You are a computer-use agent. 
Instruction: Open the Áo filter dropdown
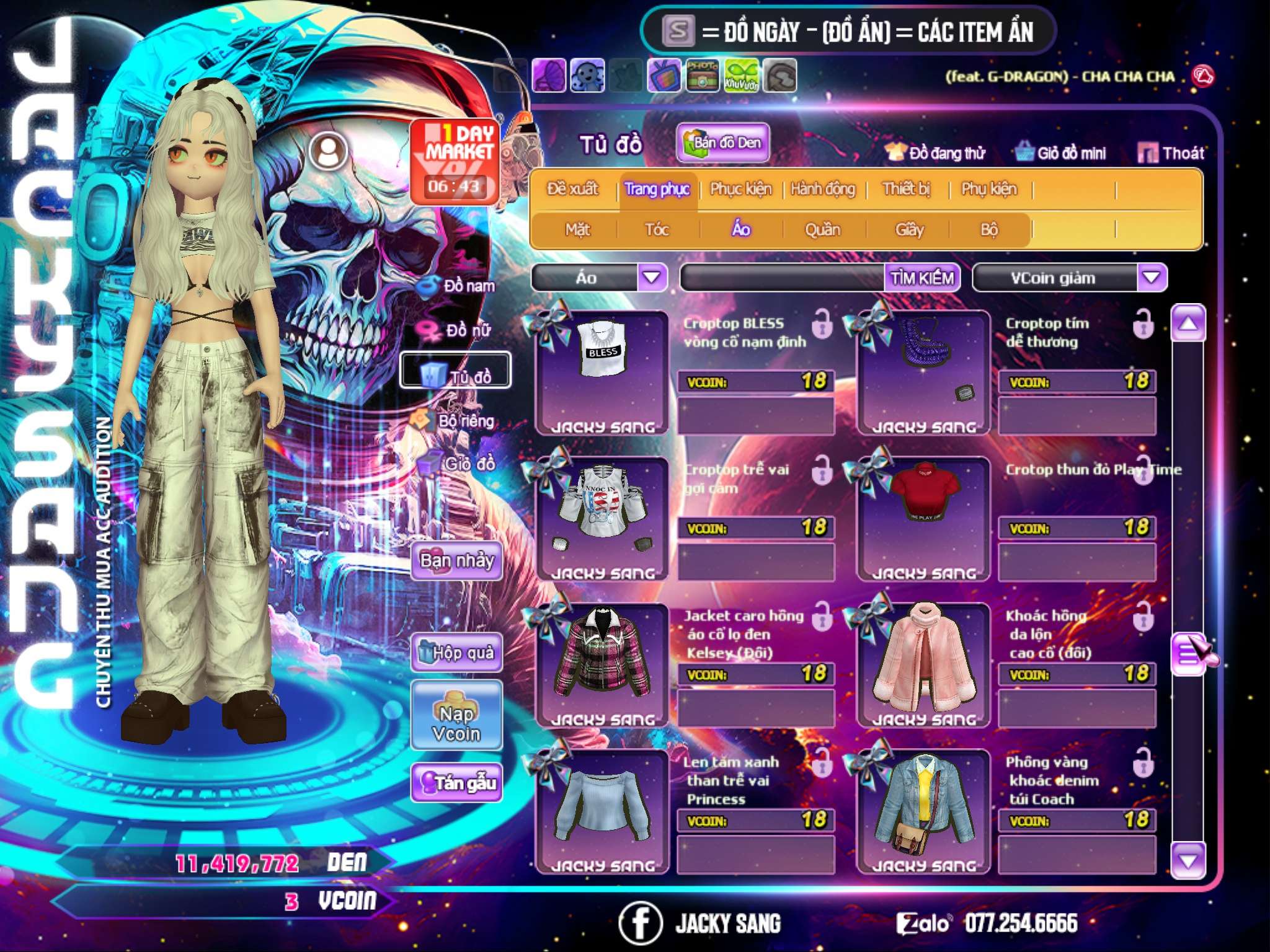pyautogui.click(x=651, y=277)
